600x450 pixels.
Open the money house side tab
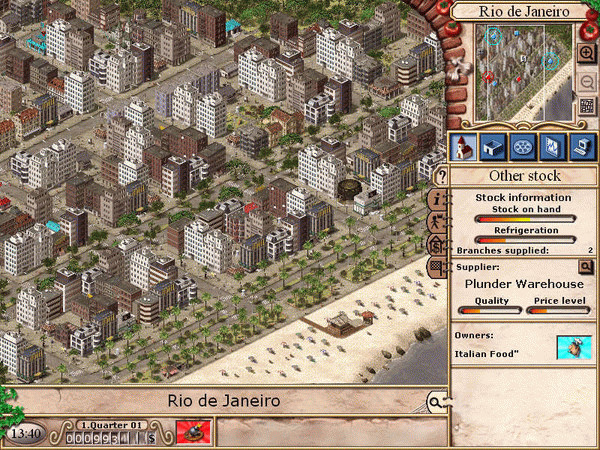point(439,245)
